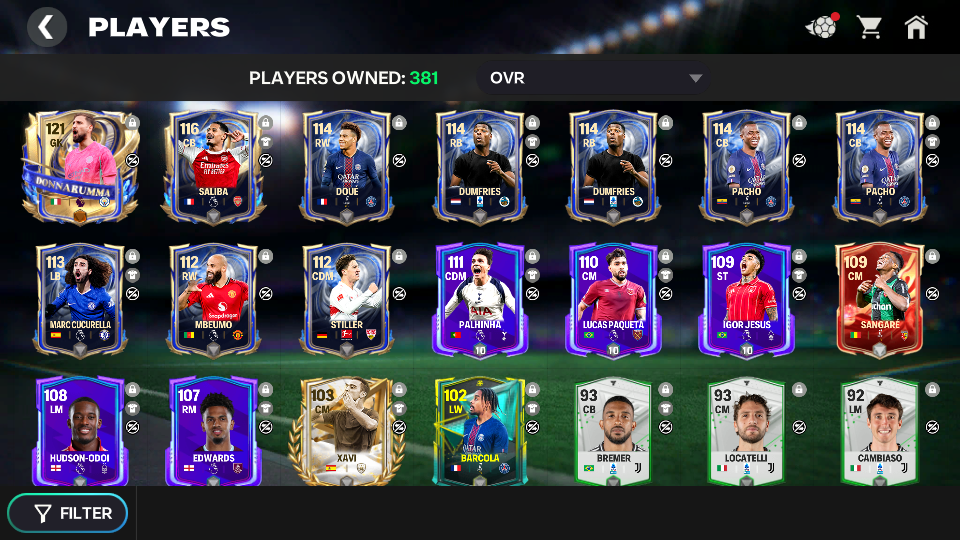960x540 pixels.
Task: Choose the 111 CDM Palhinha card
Action: tap(479, 299)
